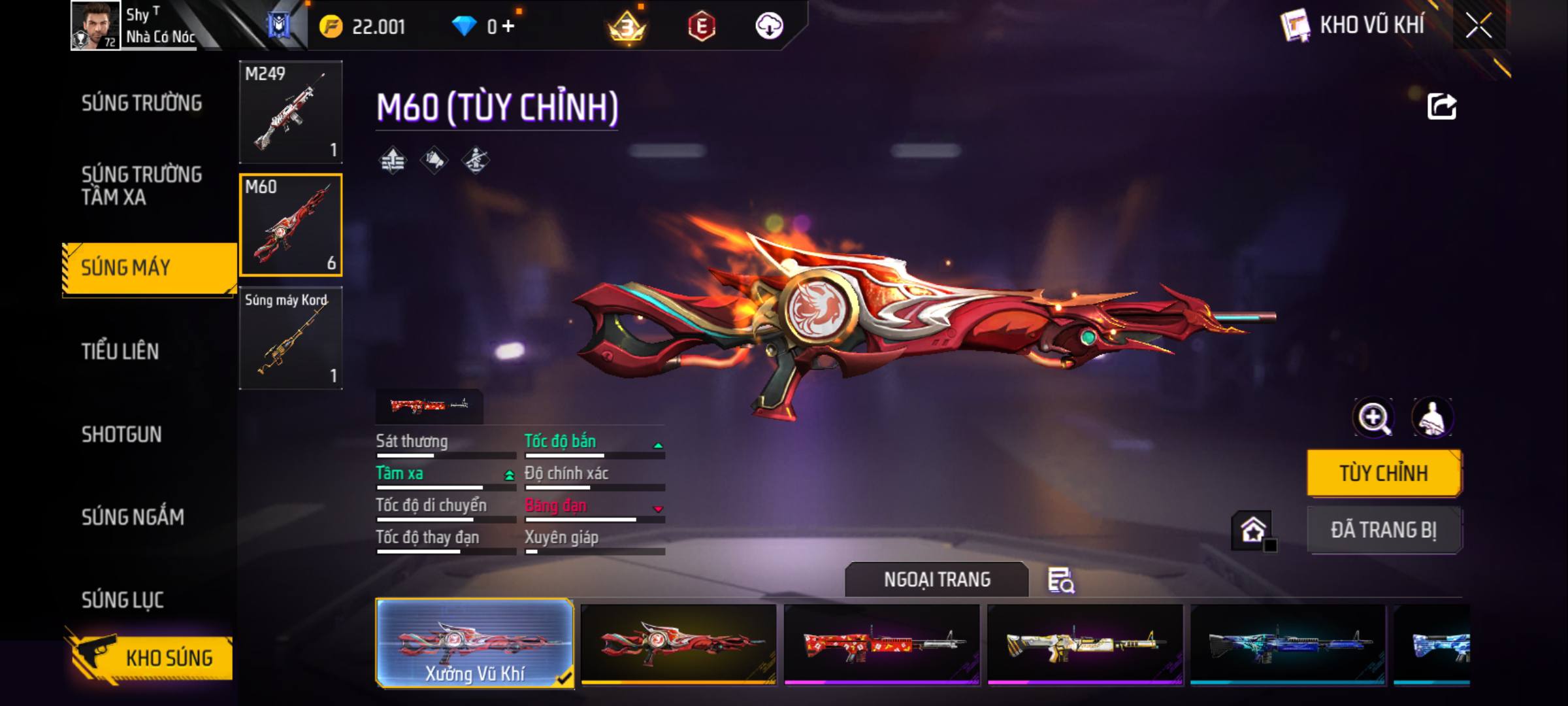Click the TÙY CHỈNH customize button
Screen dimensions: 1568x706
(1384, 473)
